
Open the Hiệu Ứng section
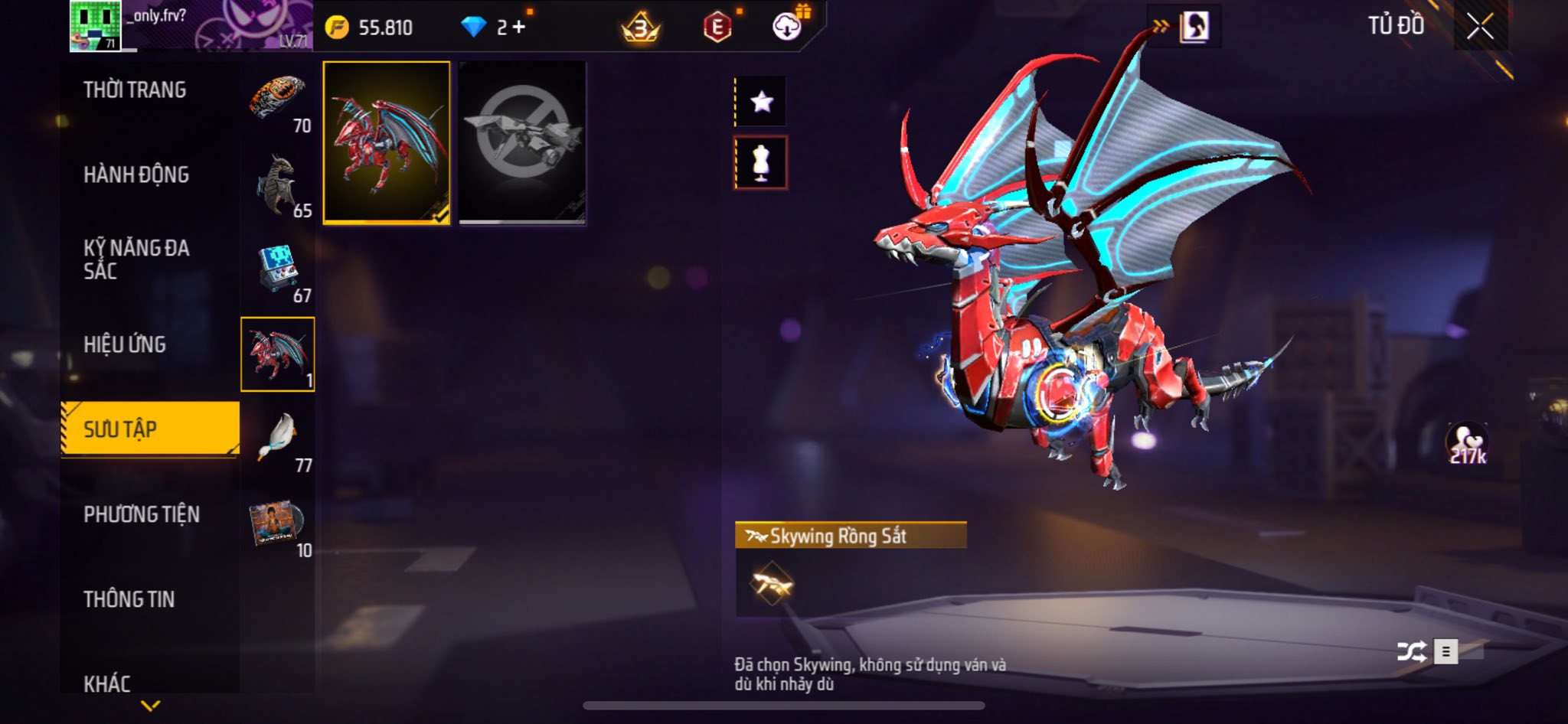125,344
